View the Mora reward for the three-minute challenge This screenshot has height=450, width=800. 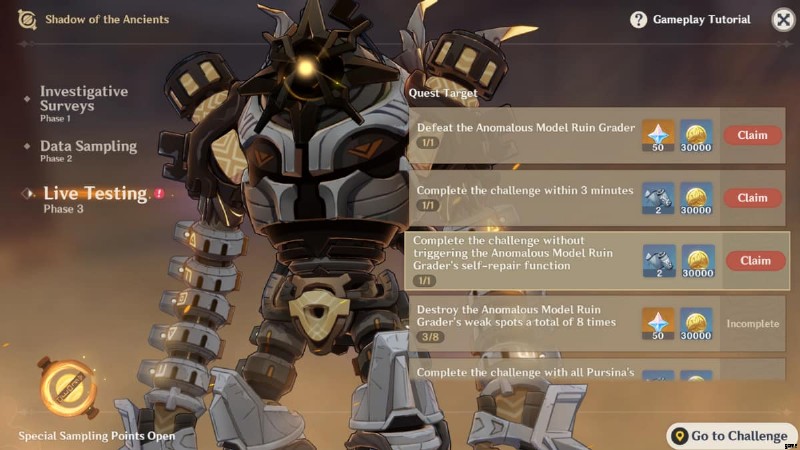[696, 198]
